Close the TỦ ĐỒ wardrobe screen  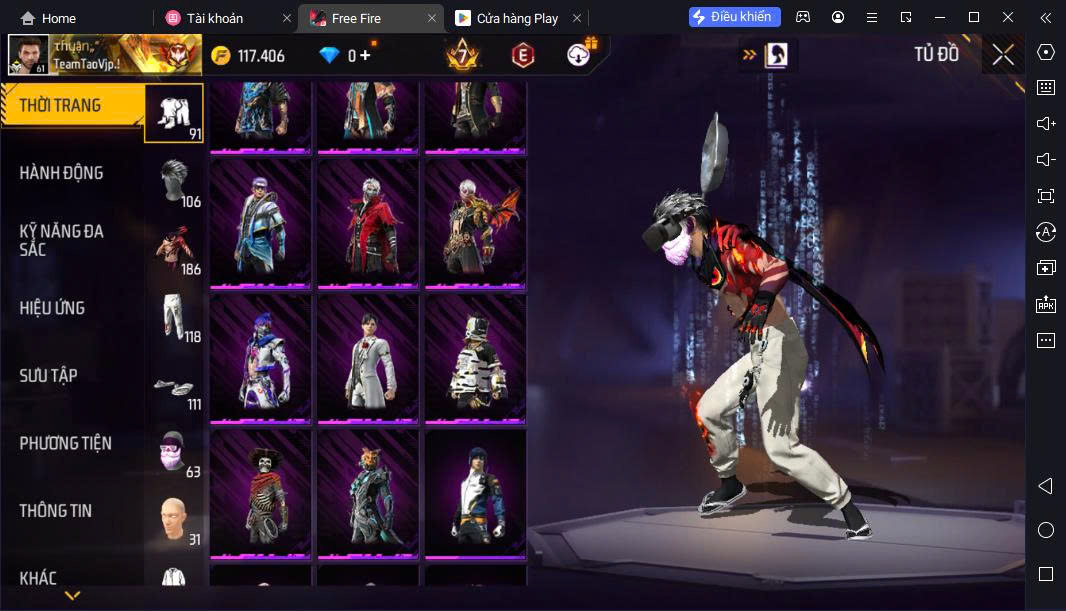coord(1003,55)
